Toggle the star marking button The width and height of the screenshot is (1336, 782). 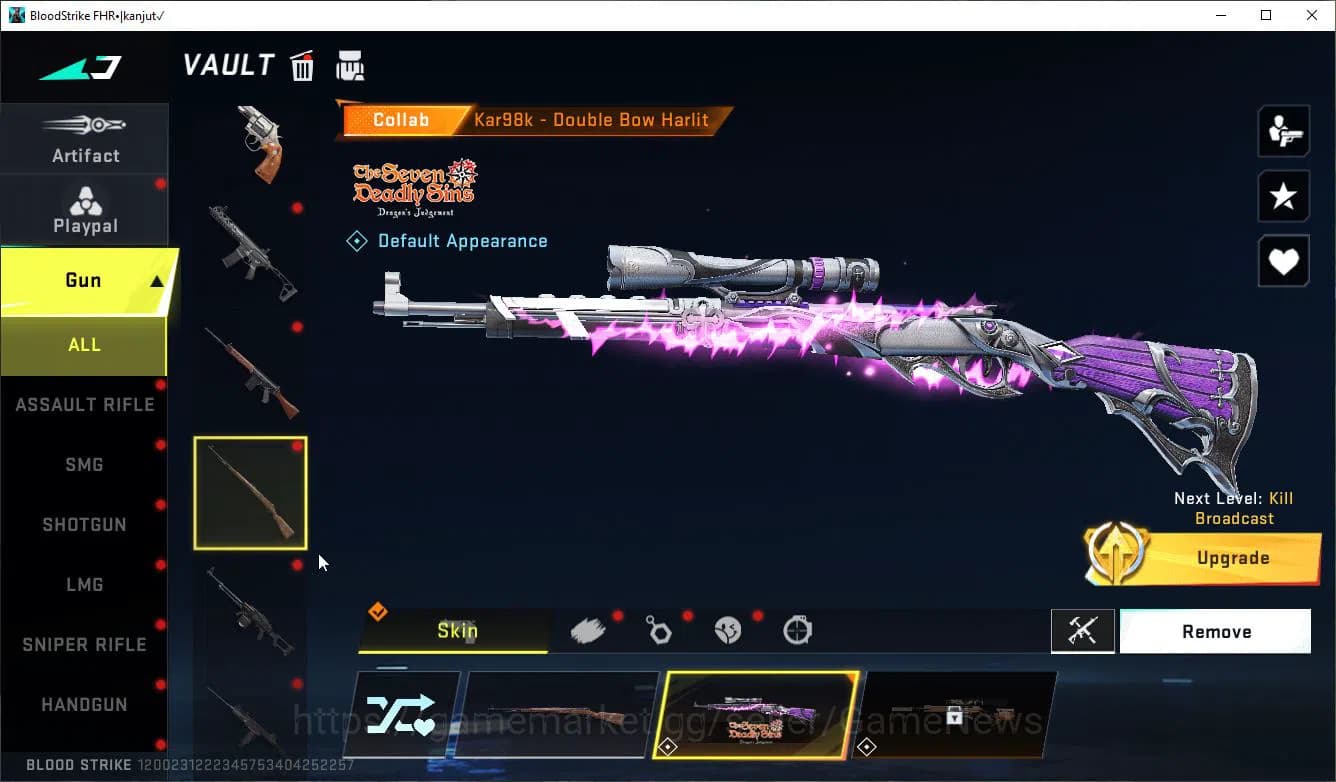pos(1283,196)
